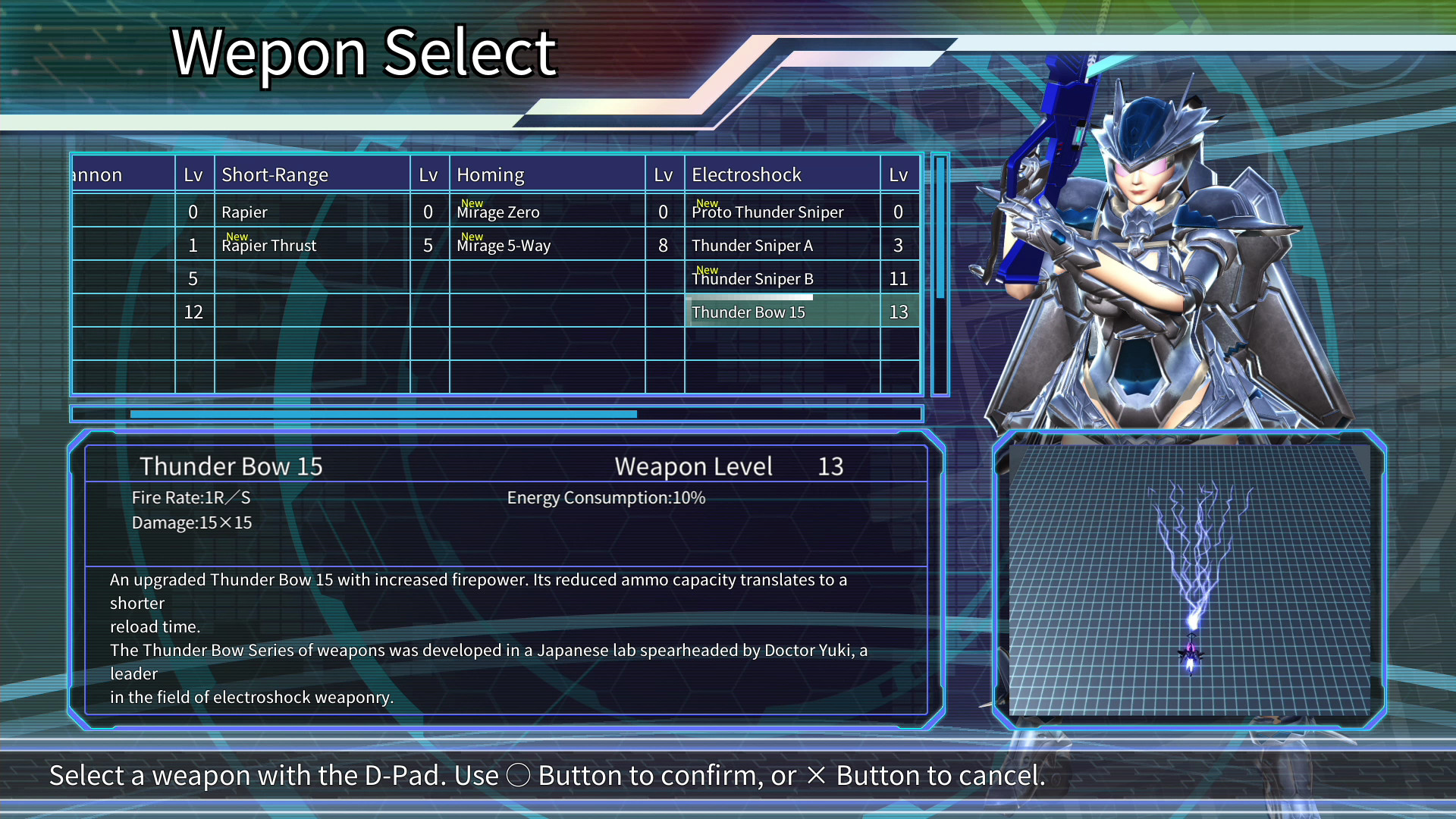Click the New badge on Mirage Zero
Viewport: 1456px width, 819px height.
pos(471,203)
